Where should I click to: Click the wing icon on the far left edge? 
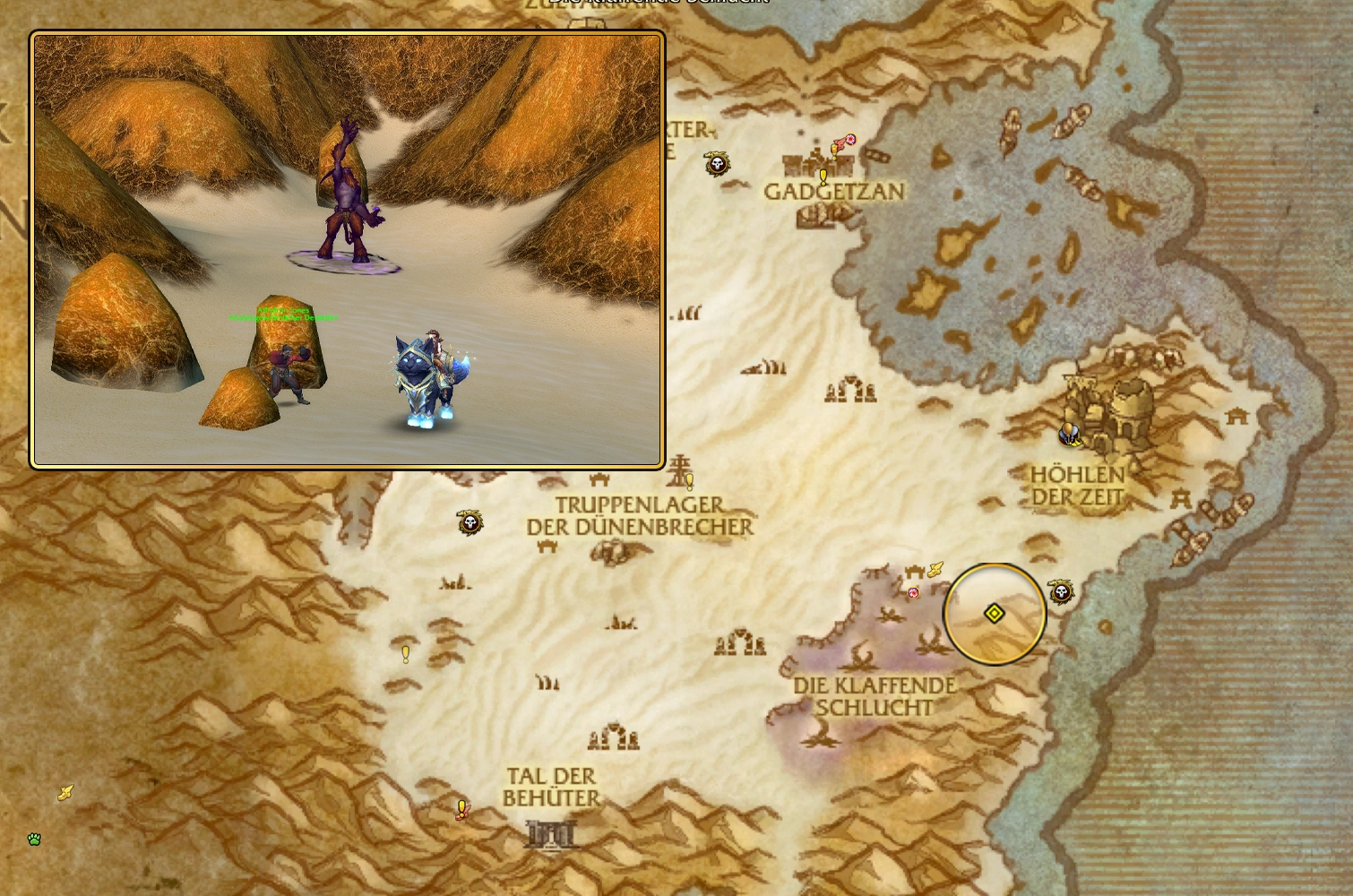tap(65, 792)
